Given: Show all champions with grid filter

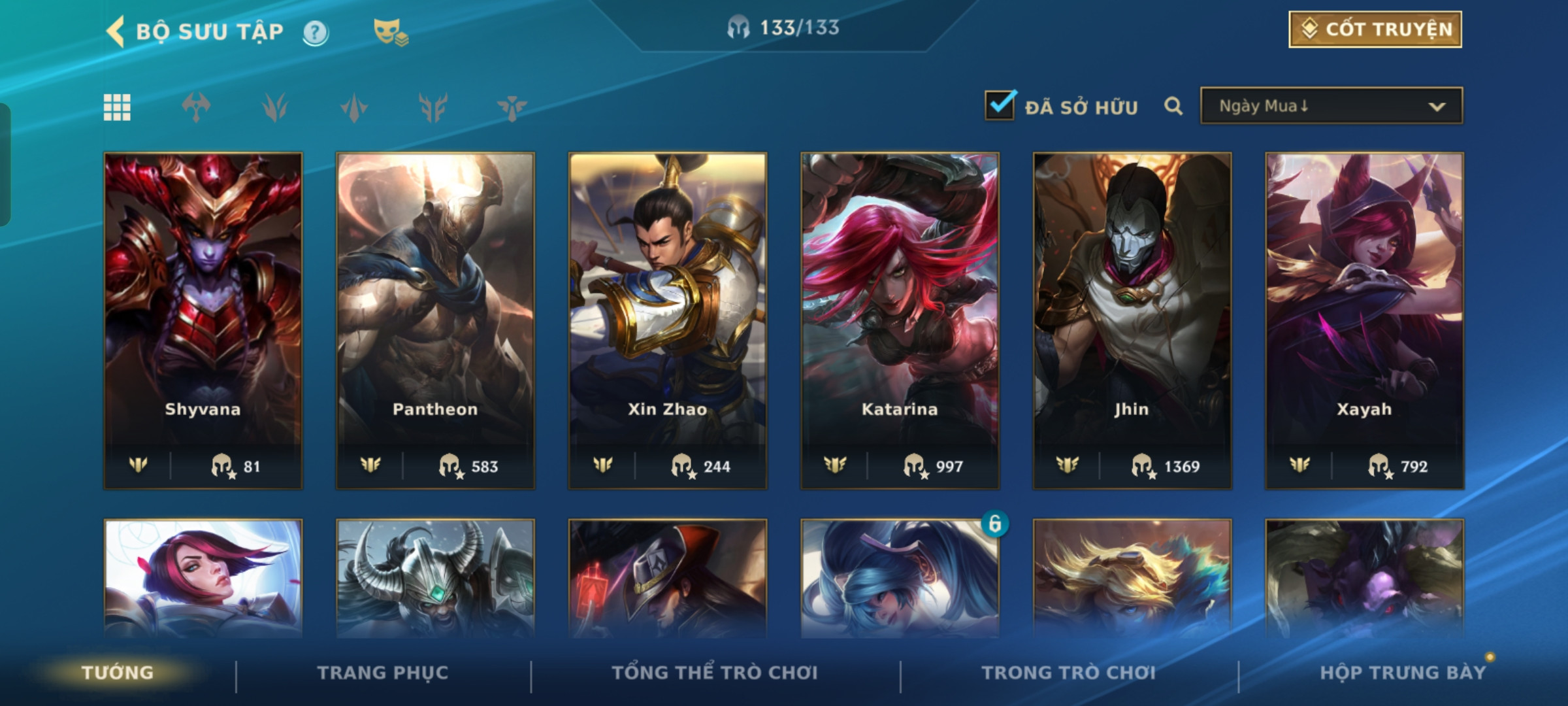Looking at the screenshot, I should tap(118, 107).
